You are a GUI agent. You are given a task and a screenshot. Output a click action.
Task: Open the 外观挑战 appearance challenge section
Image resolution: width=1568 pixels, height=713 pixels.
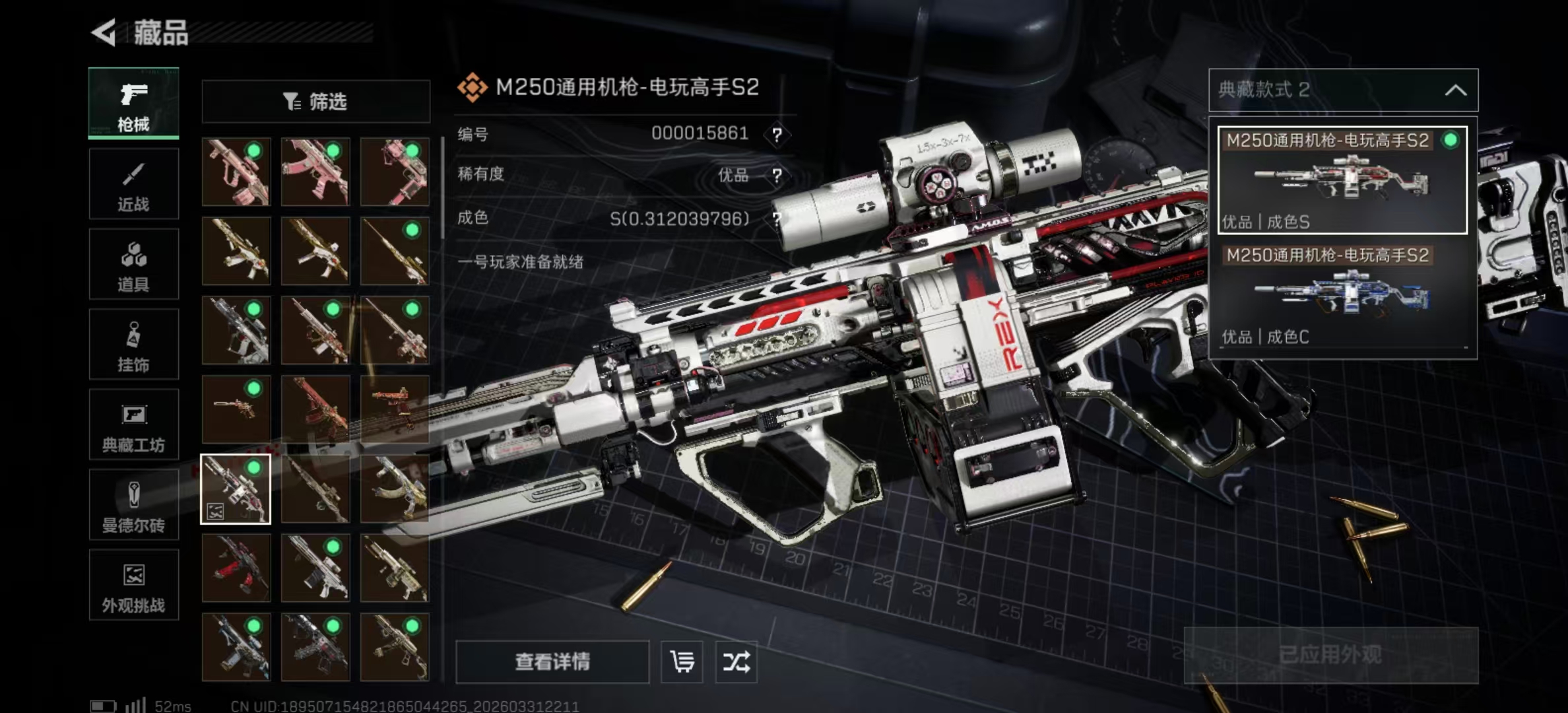pyautogui.click(x=133, y=586)
